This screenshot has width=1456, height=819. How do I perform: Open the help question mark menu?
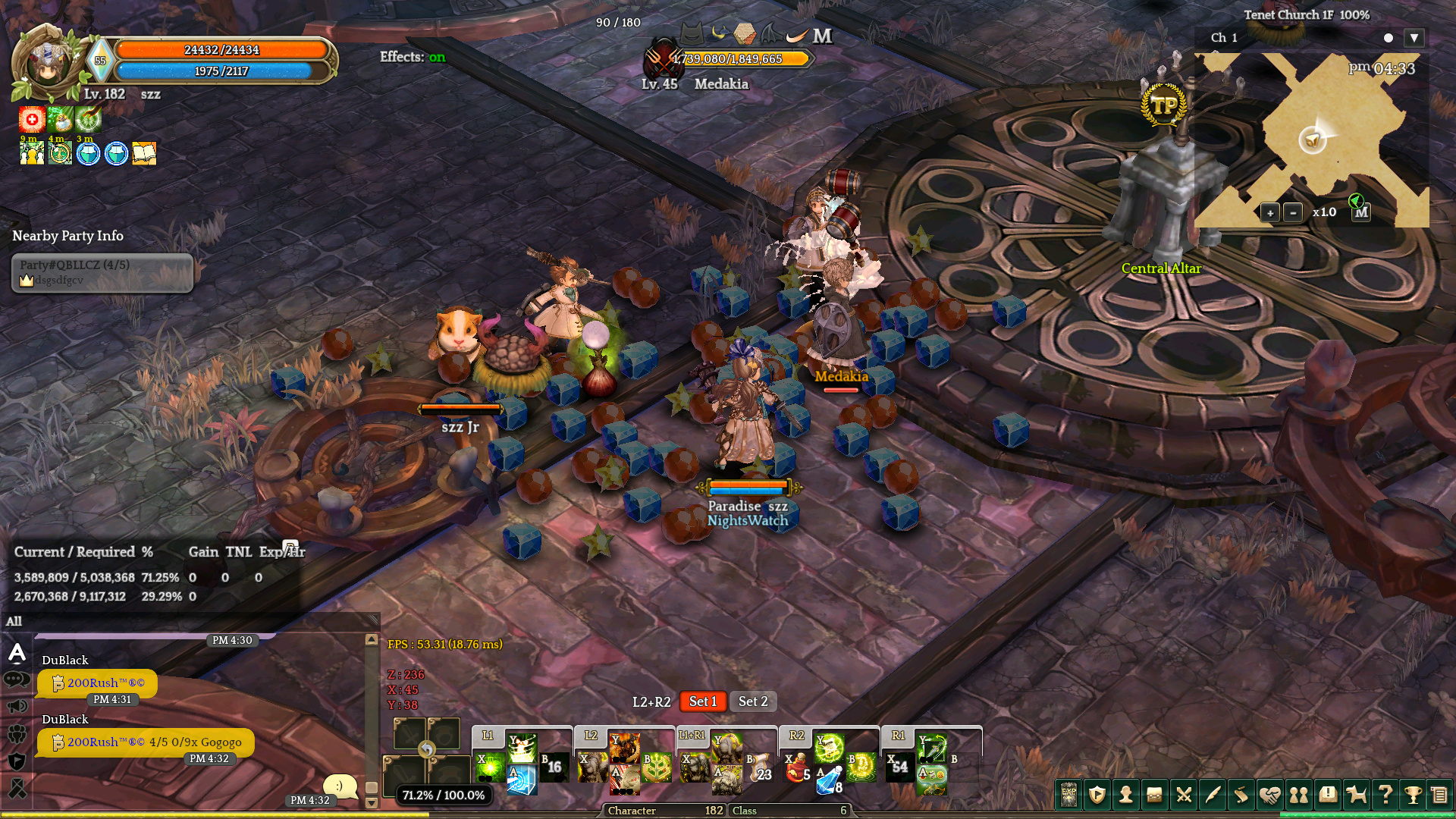tap(1385, 795)
